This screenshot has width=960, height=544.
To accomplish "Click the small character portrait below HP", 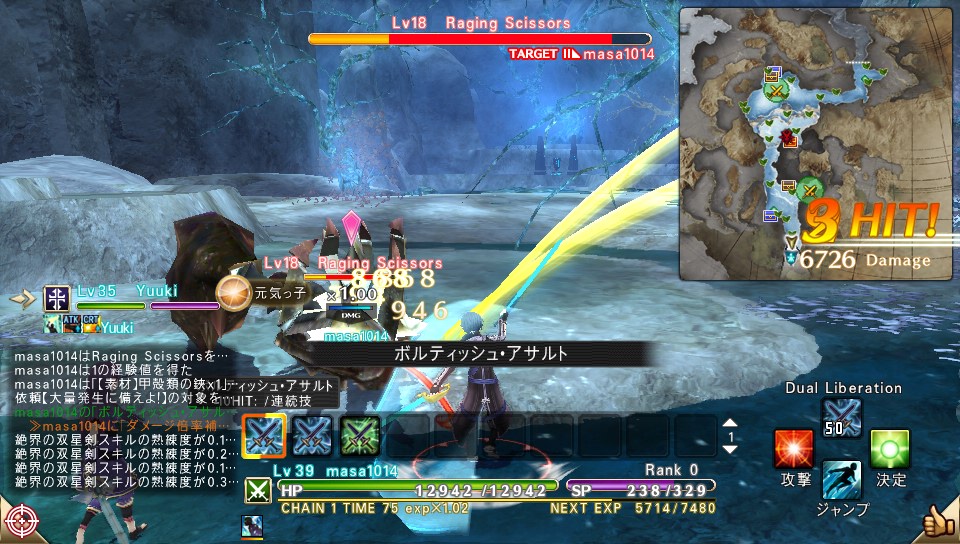I will click(x=252, y=524).
